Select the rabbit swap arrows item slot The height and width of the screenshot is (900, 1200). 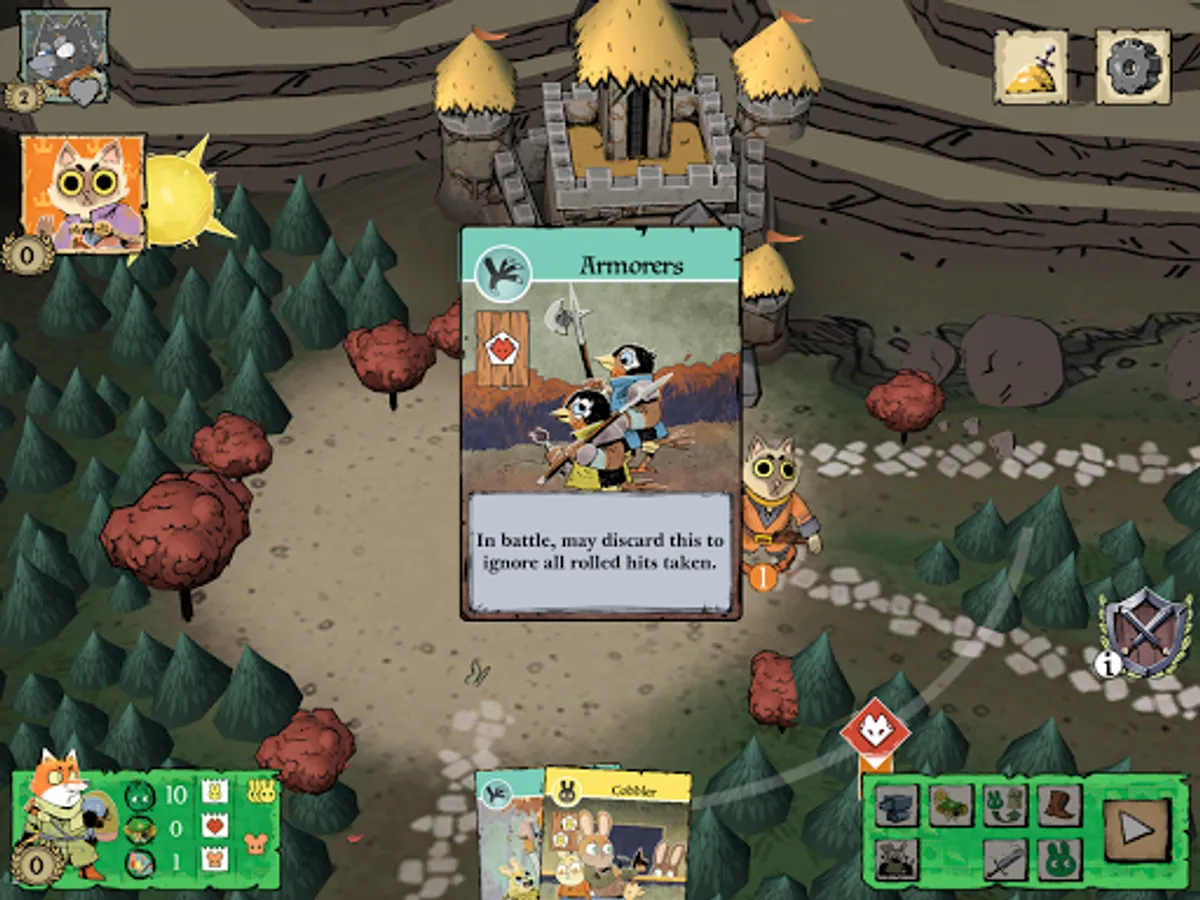point(1004,804)
